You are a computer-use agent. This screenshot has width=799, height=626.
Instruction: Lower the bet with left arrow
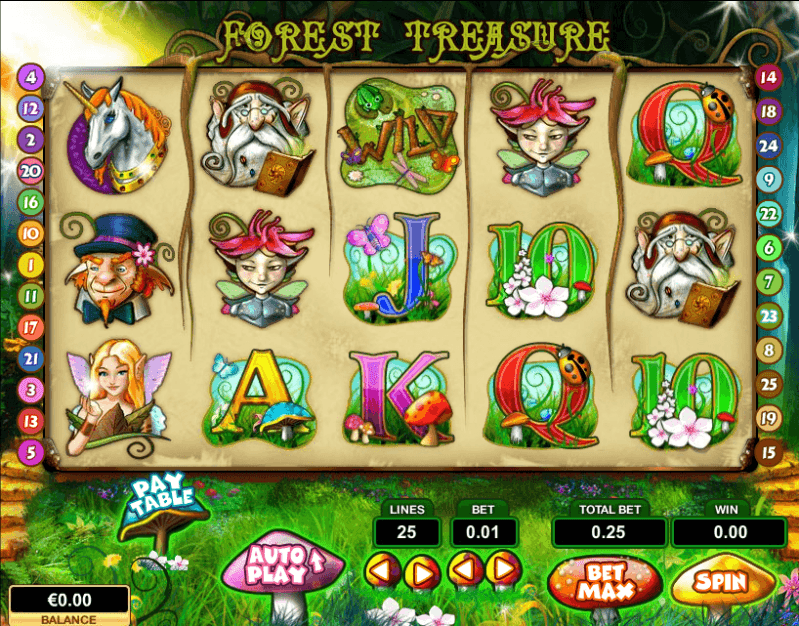click(465, 571)
